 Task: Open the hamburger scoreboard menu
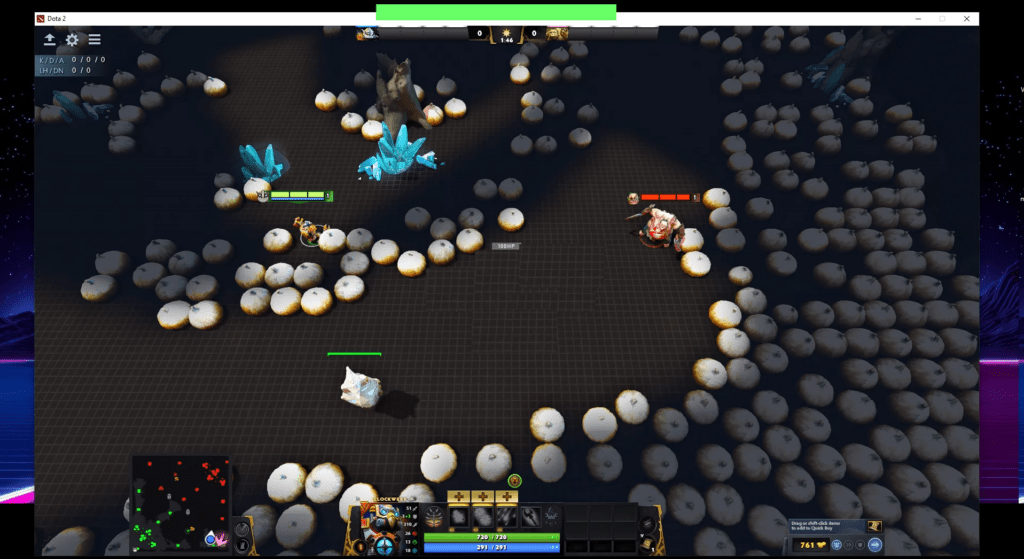click(94, 40)
